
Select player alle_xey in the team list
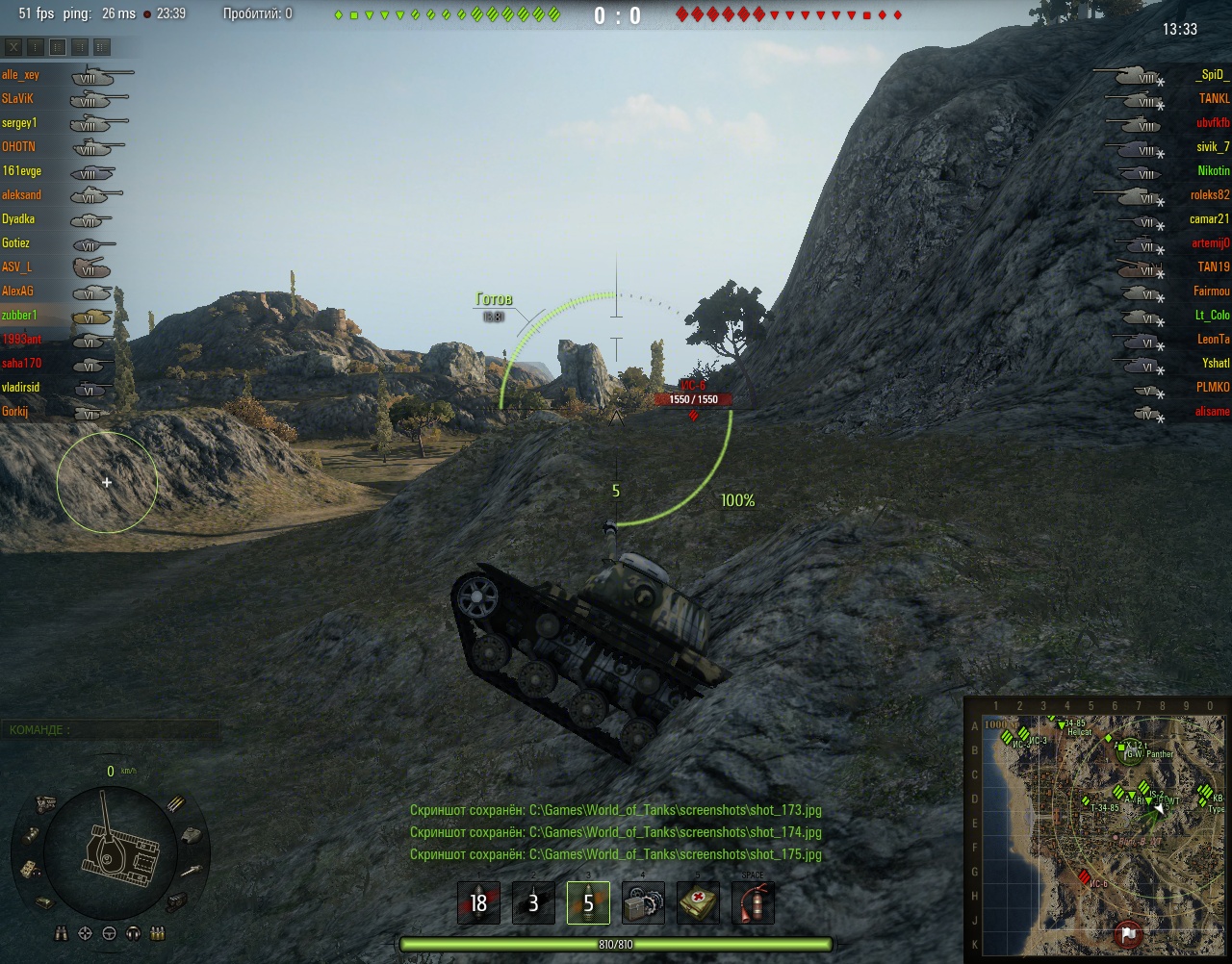tap(21, 75)
